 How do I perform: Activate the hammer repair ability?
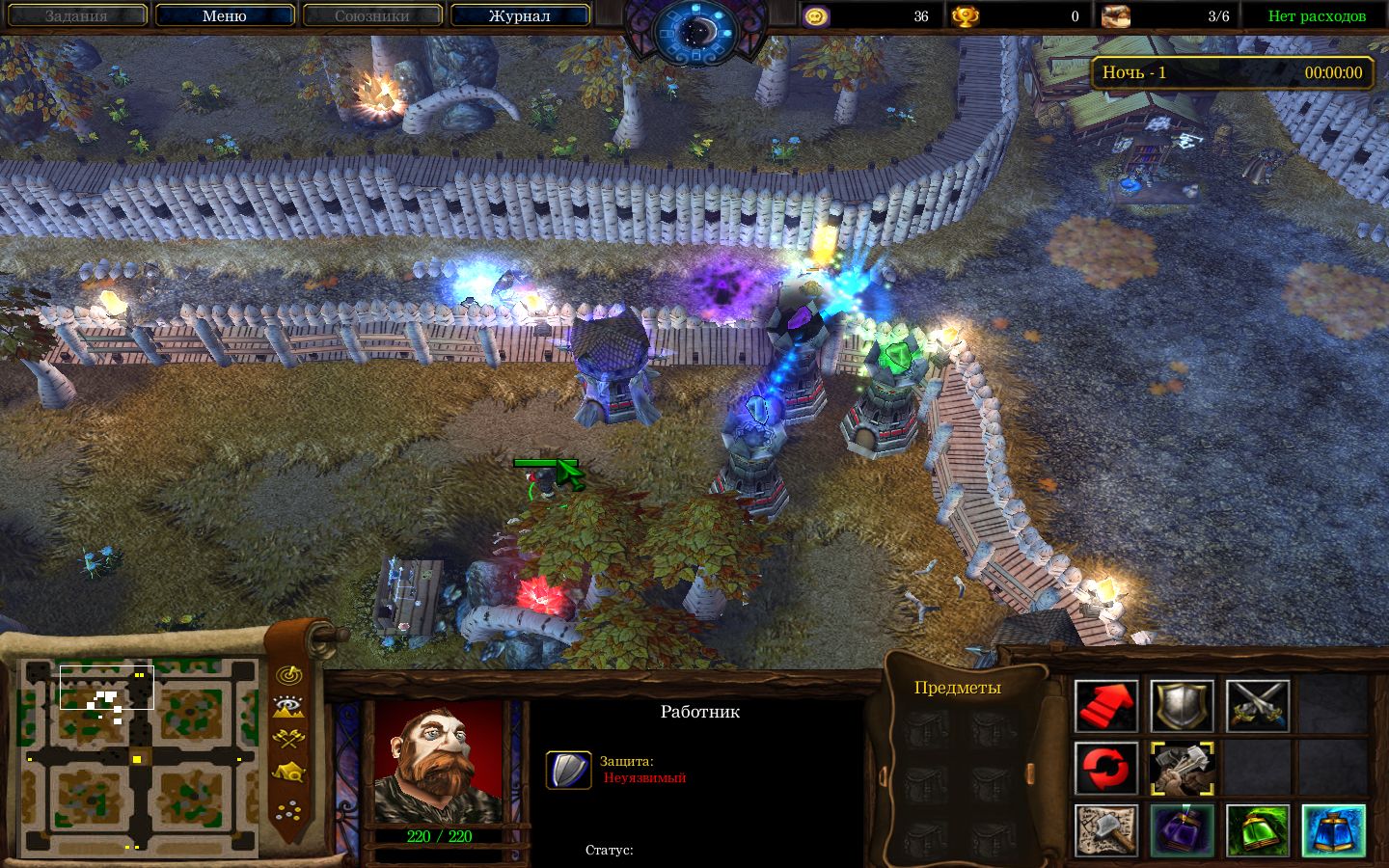coord(1182,769)
